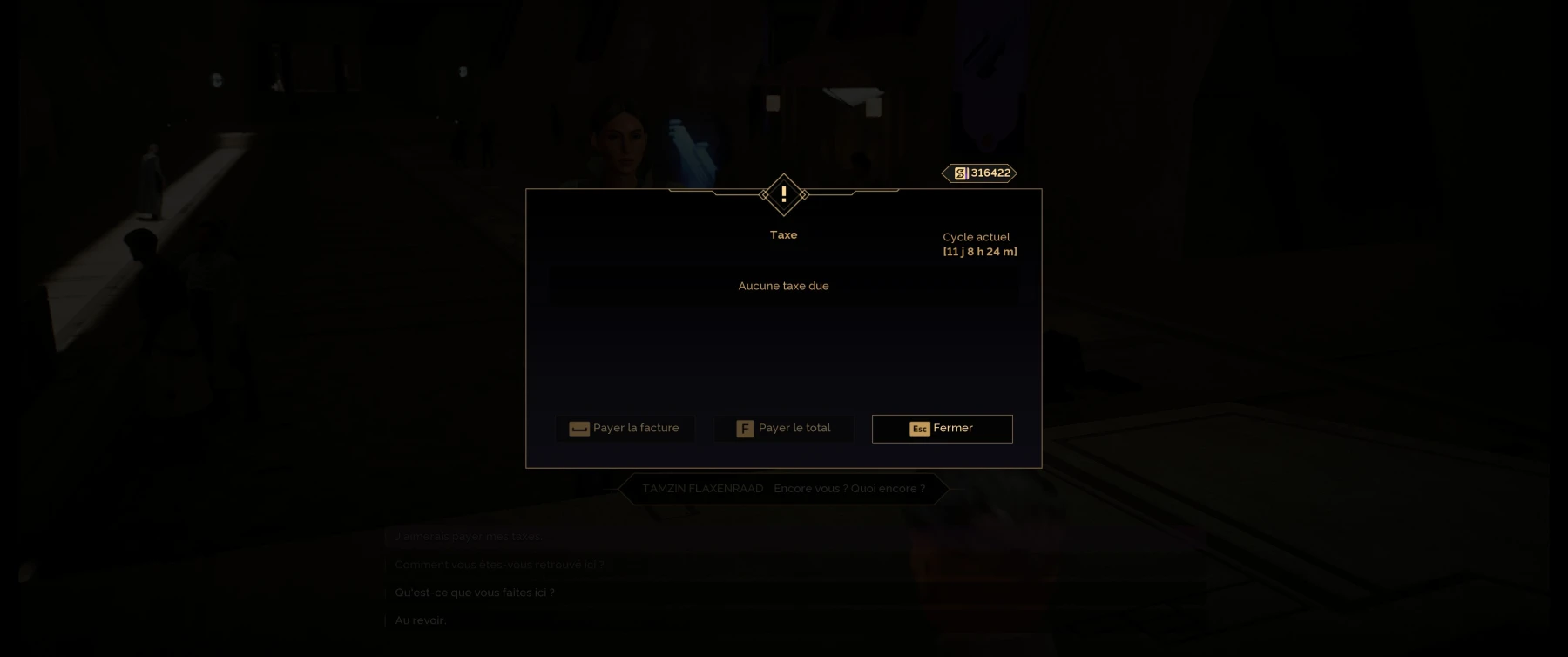Choose the reply about paying my taxes
Screen dimensions: 1568x657
[x=469, y=537]
